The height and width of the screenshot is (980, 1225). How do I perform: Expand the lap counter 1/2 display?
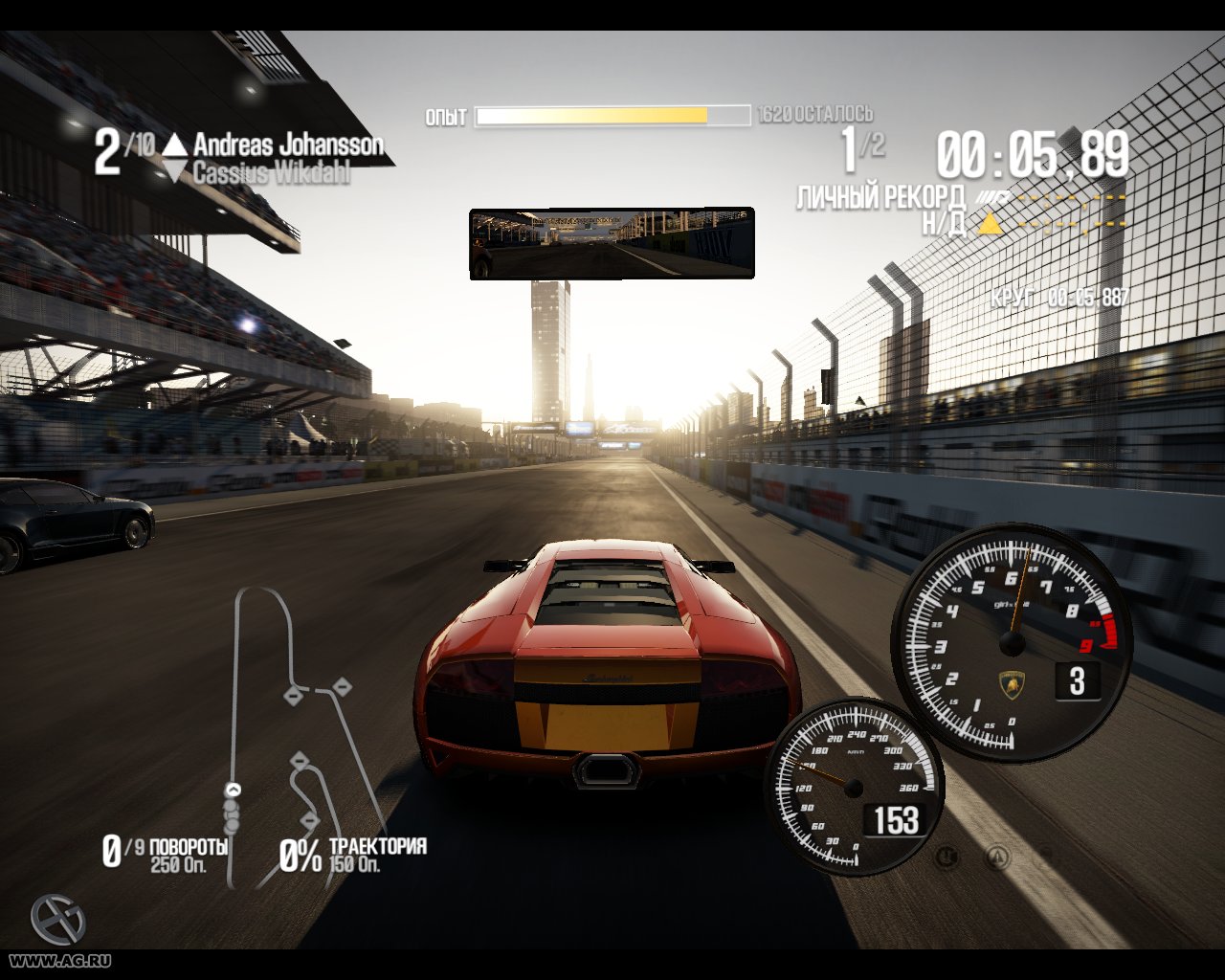click(861, 149)
